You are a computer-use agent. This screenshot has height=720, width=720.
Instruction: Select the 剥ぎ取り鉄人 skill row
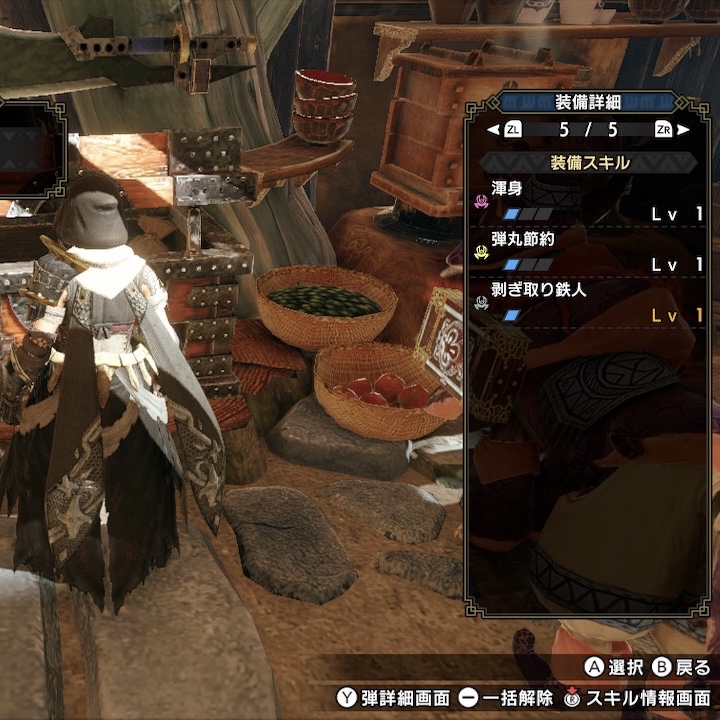pos(591,304)
